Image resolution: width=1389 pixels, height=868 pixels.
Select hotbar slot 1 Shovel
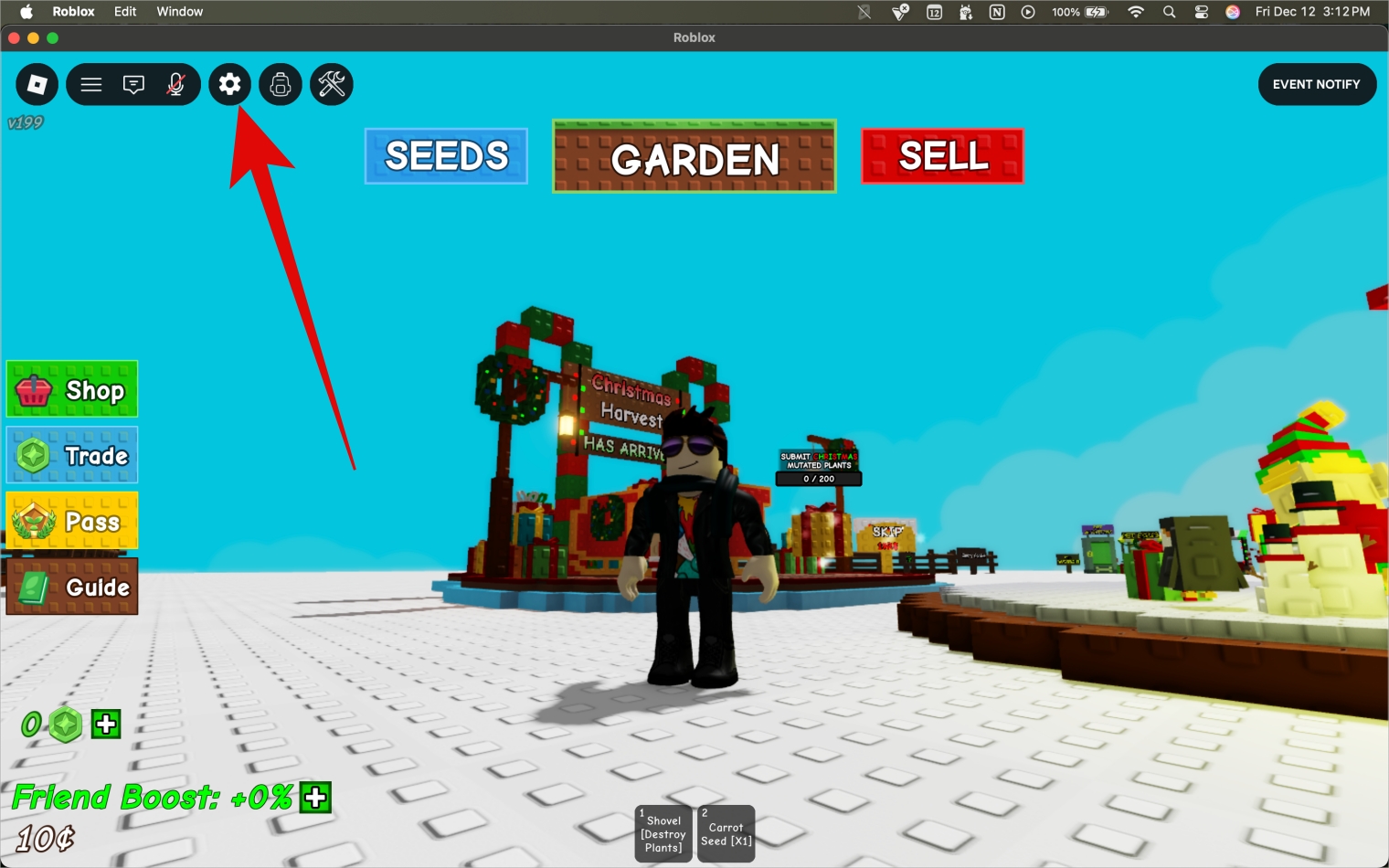point(663,832)
